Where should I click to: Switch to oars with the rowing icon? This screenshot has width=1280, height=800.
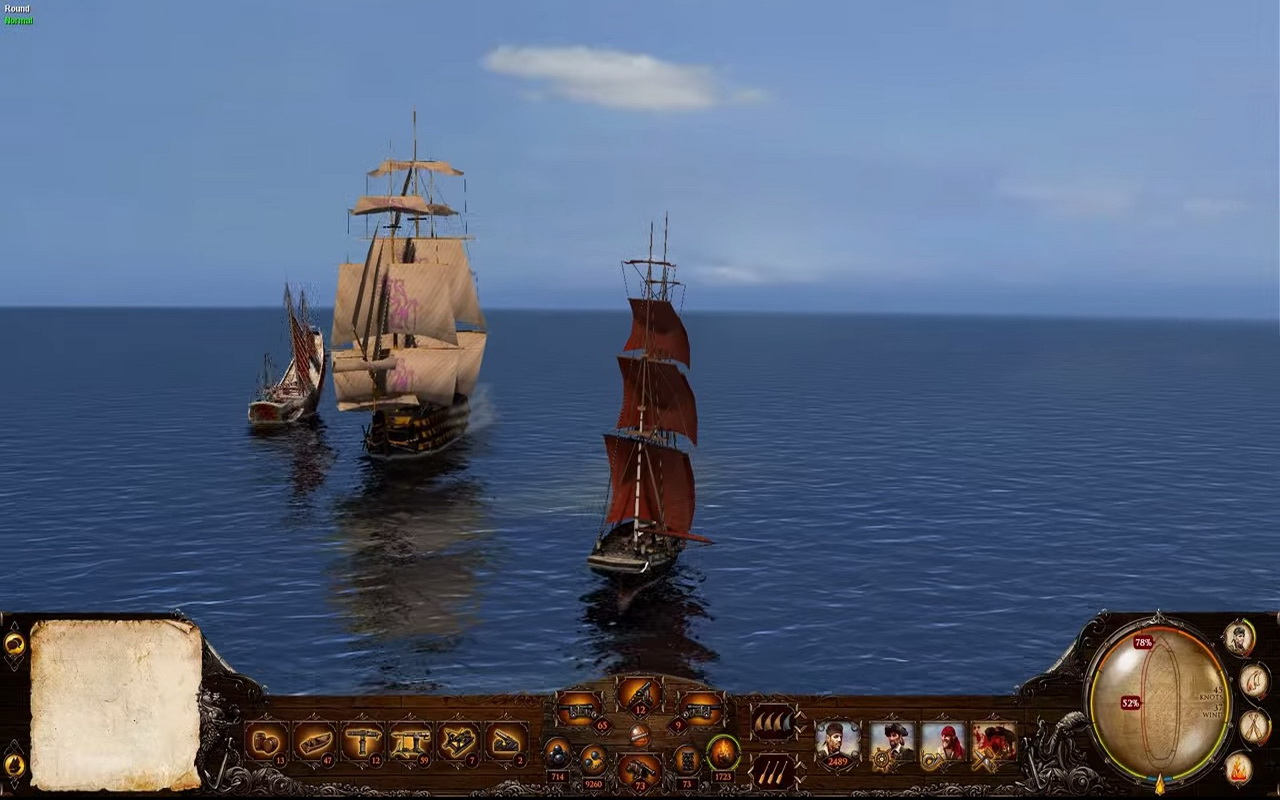[772, 769]
